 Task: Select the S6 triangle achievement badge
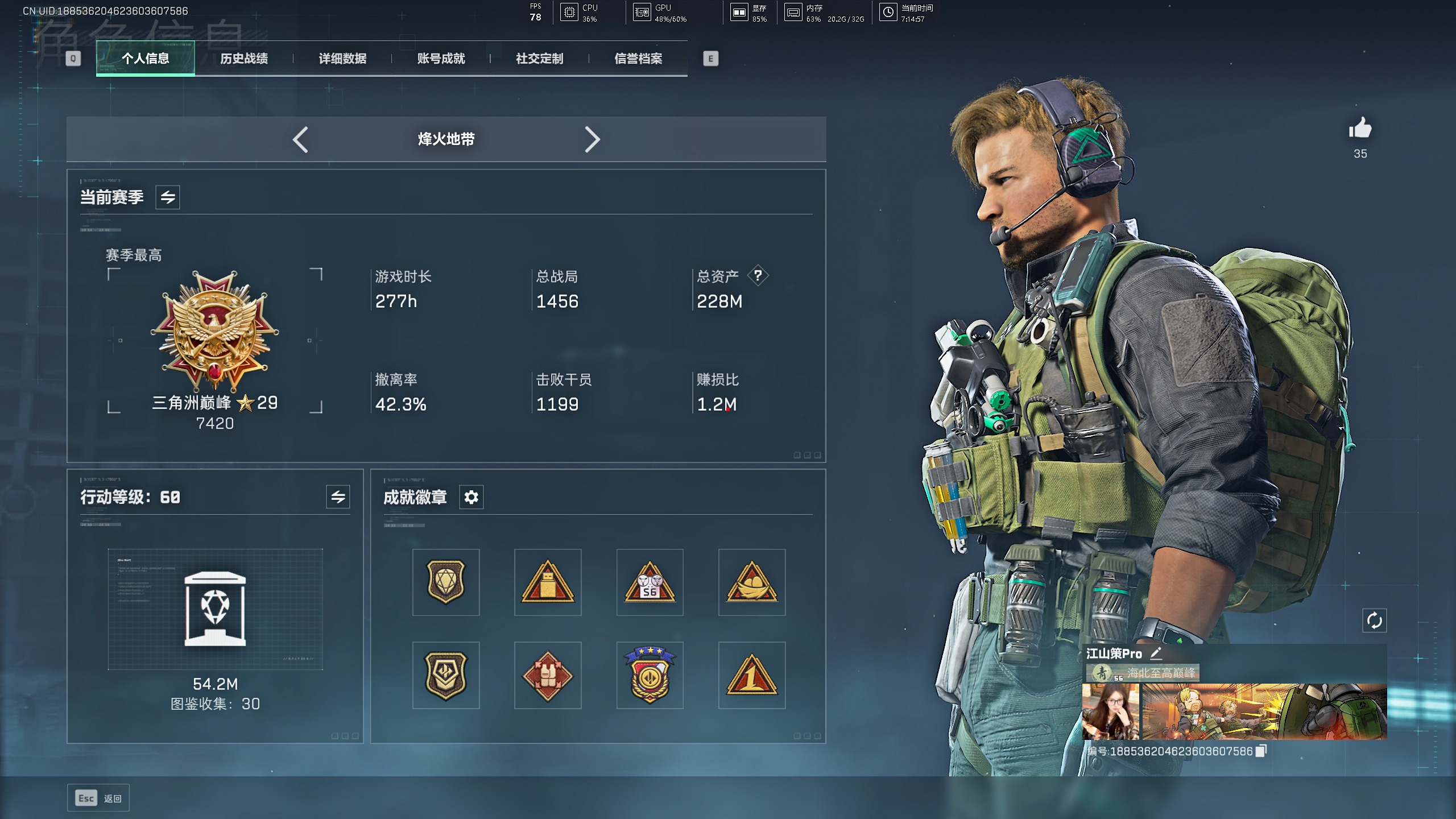click(650, 582)
